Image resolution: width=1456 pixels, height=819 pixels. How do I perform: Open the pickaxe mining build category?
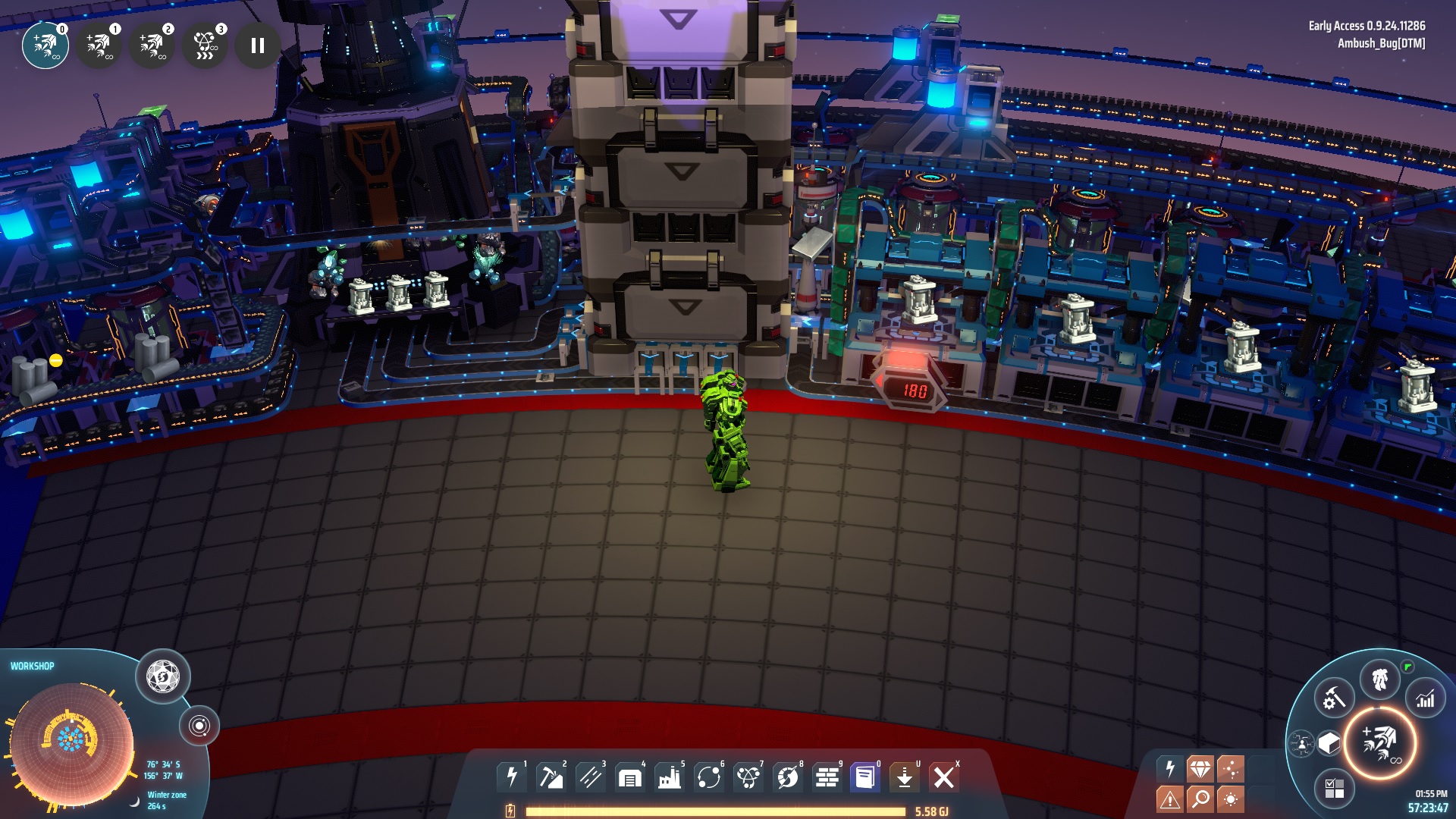pyautogui.click(x=551, y=777)
